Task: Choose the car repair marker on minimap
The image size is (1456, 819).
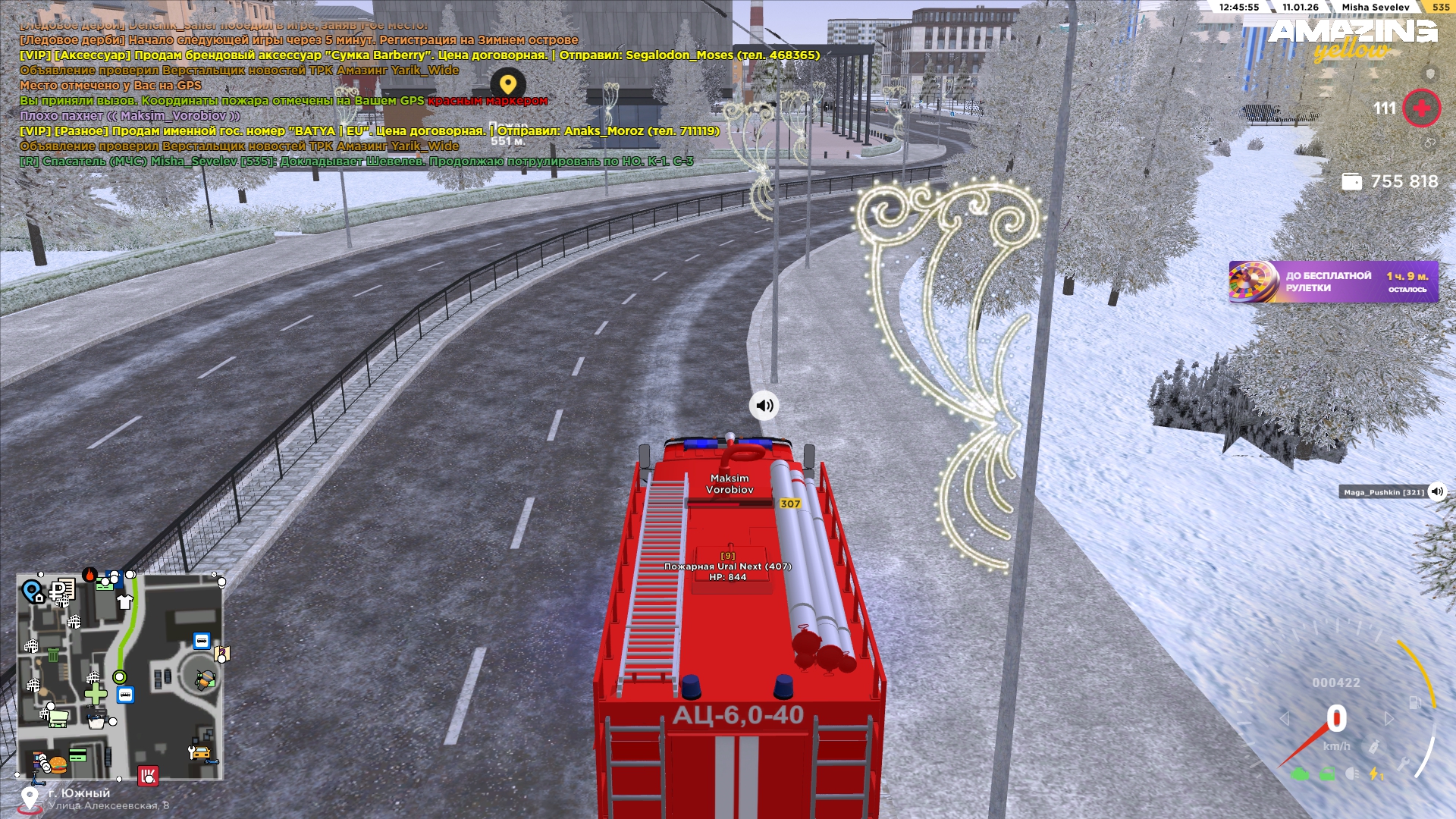Action: (x=199, y=752)
